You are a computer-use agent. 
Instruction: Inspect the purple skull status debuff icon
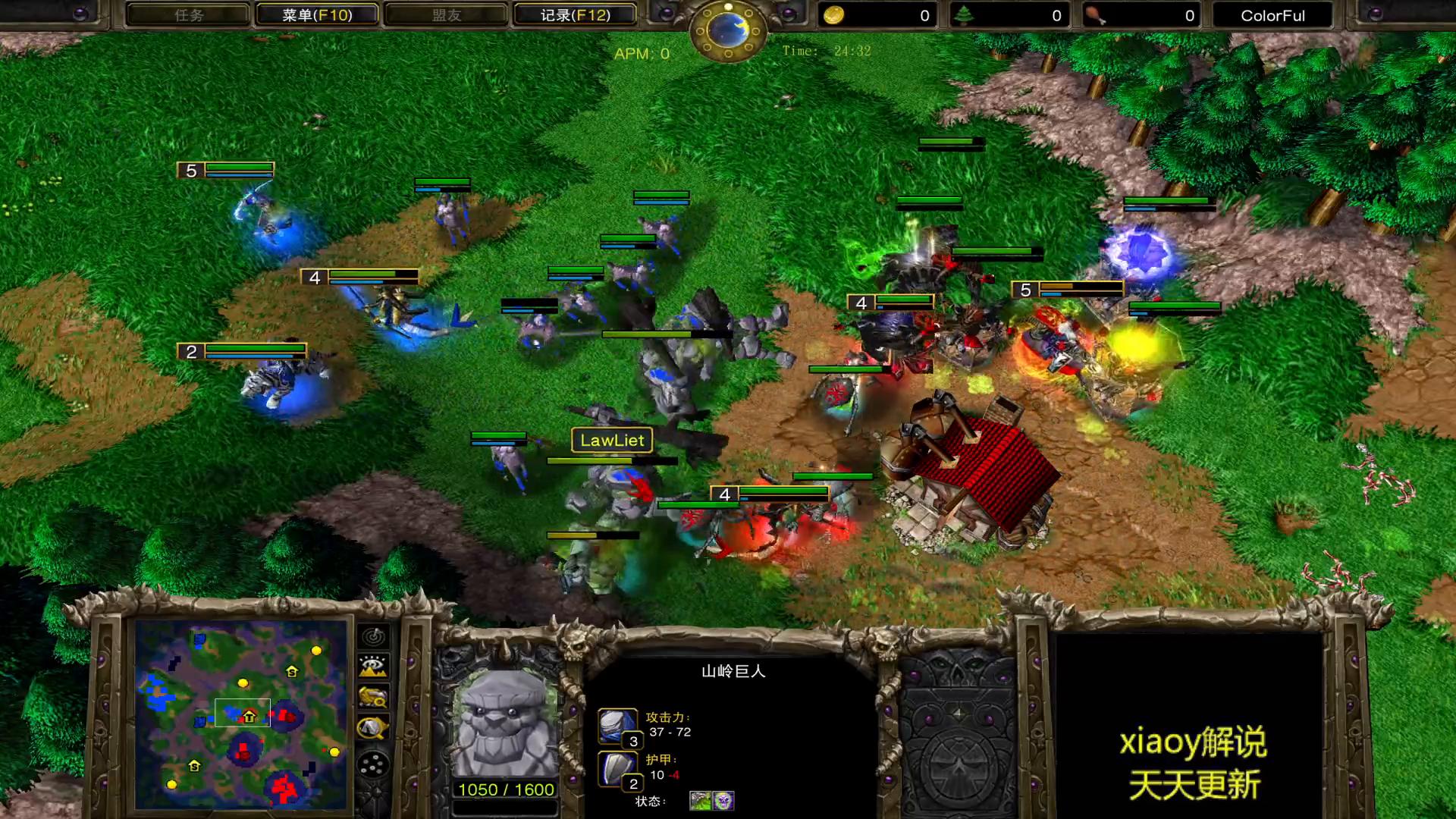pyautogui.click(x=723, y=800)
